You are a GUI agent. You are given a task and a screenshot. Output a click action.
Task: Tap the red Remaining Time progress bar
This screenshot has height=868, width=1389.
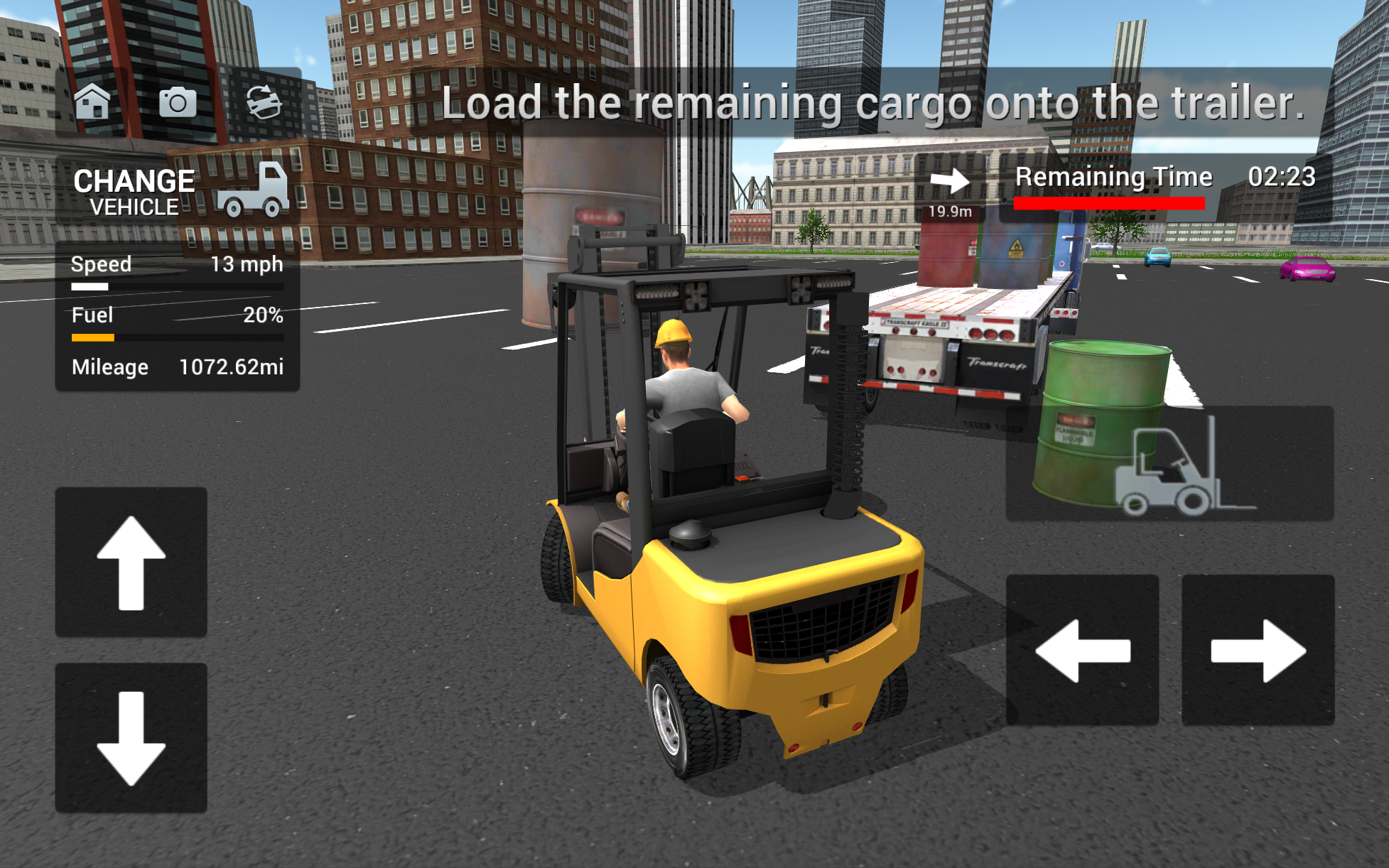pos(1110,204)
